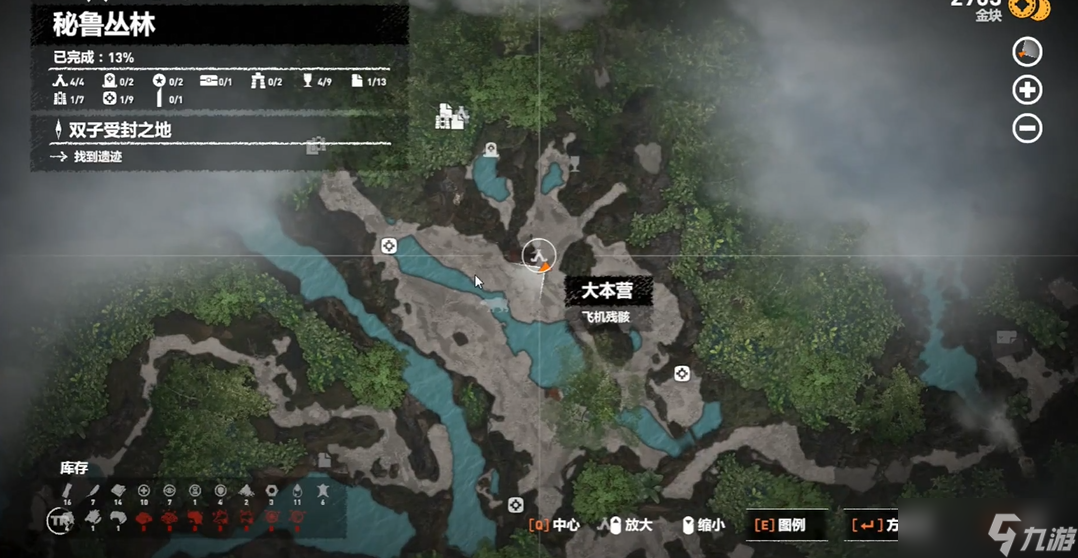Zoom in with the plus button
This screenshot has width=1078, height=558.
click(x=1027, y=90)
